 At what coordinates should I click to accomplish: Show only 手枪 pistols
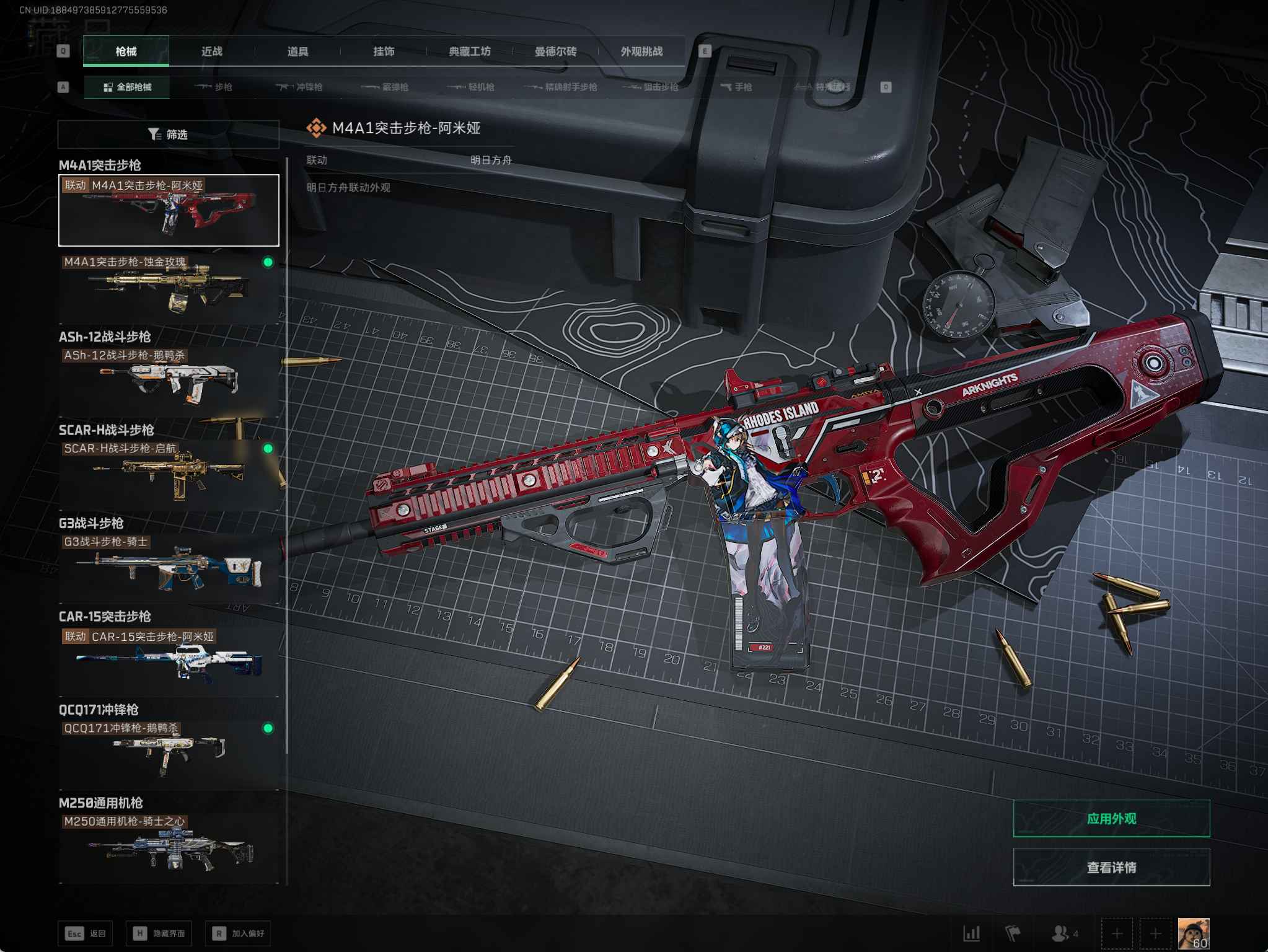pos(736,87)
